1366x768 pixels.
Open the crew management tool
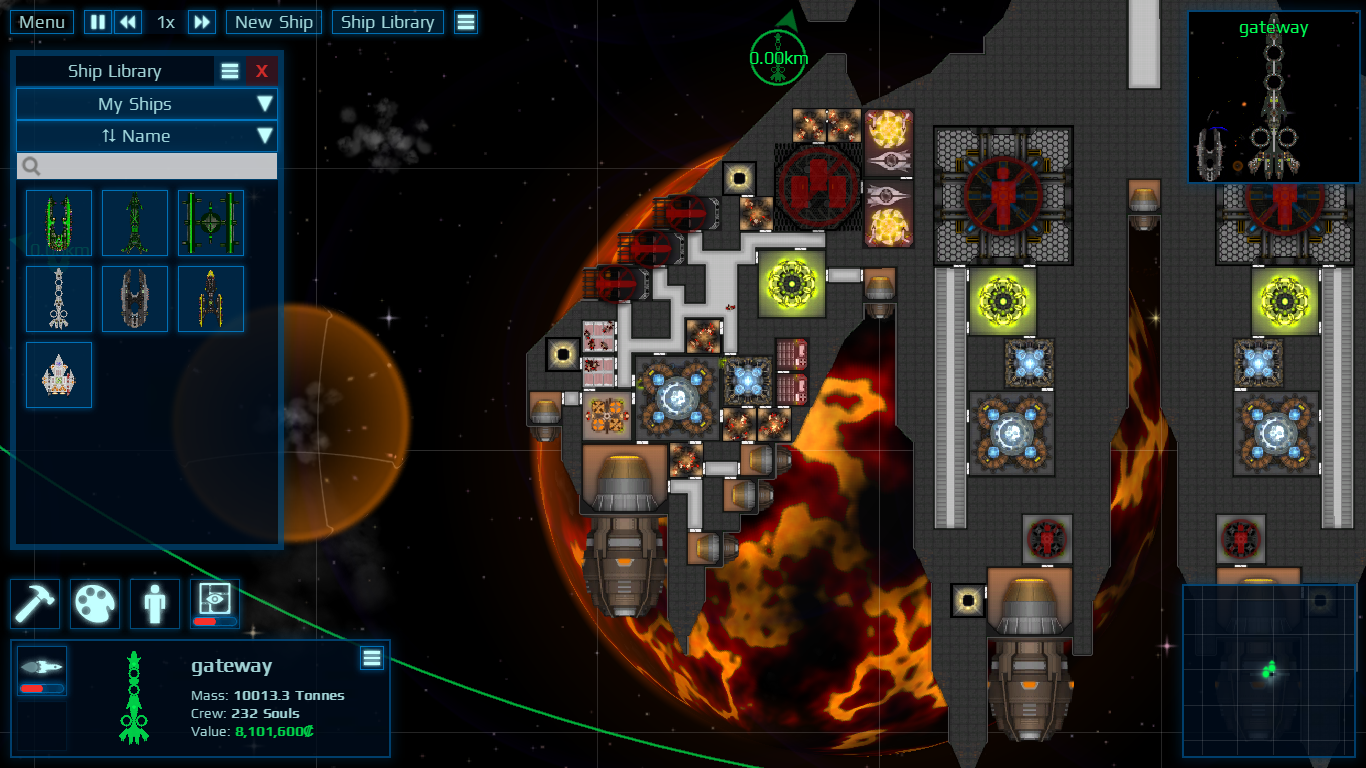[155, 604]
